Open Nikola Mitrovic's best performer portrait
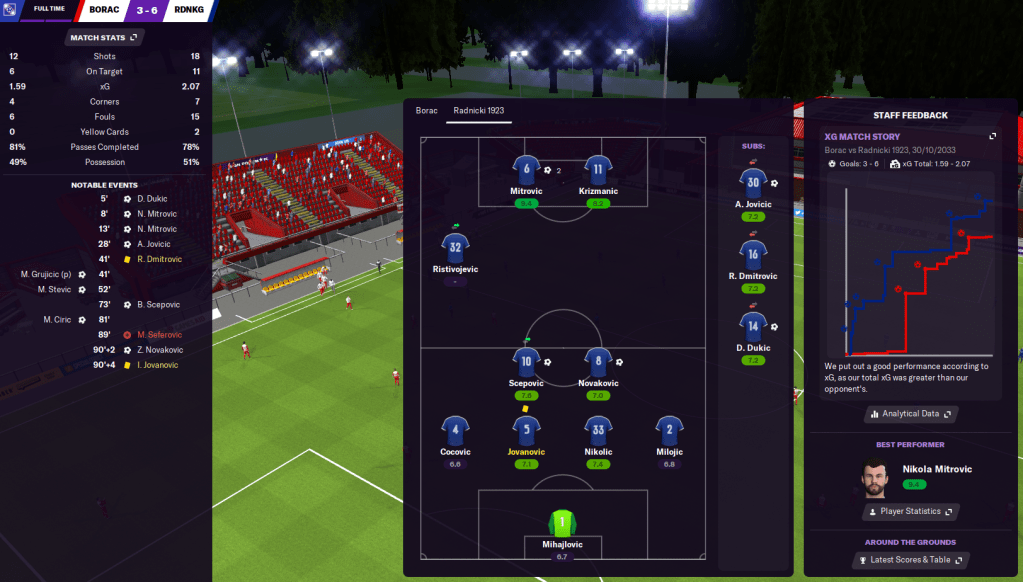Screen dimensions: 1023x582 875,476
